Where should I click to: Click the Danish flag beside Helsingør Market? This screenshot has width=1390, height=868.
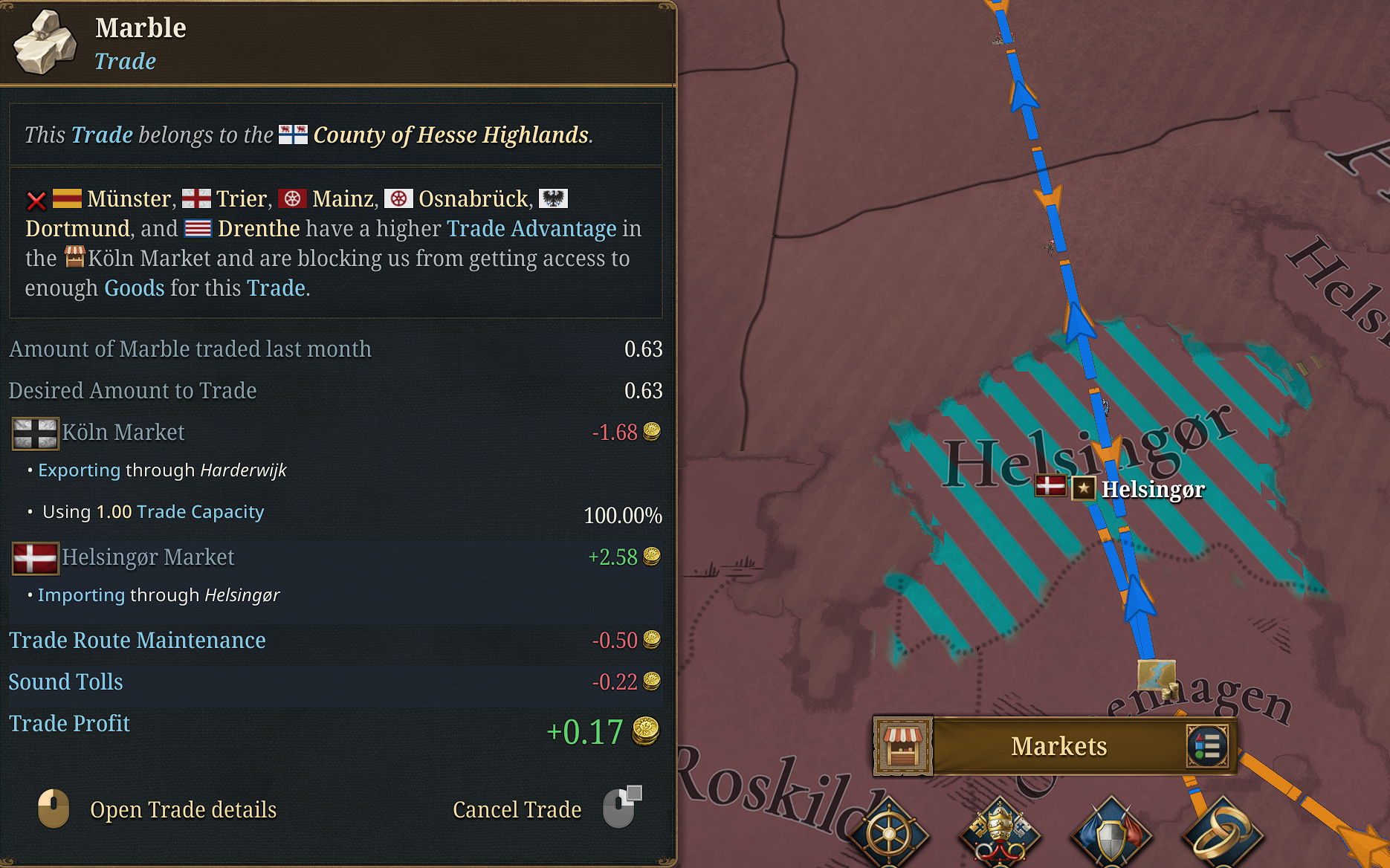[34, 557]
